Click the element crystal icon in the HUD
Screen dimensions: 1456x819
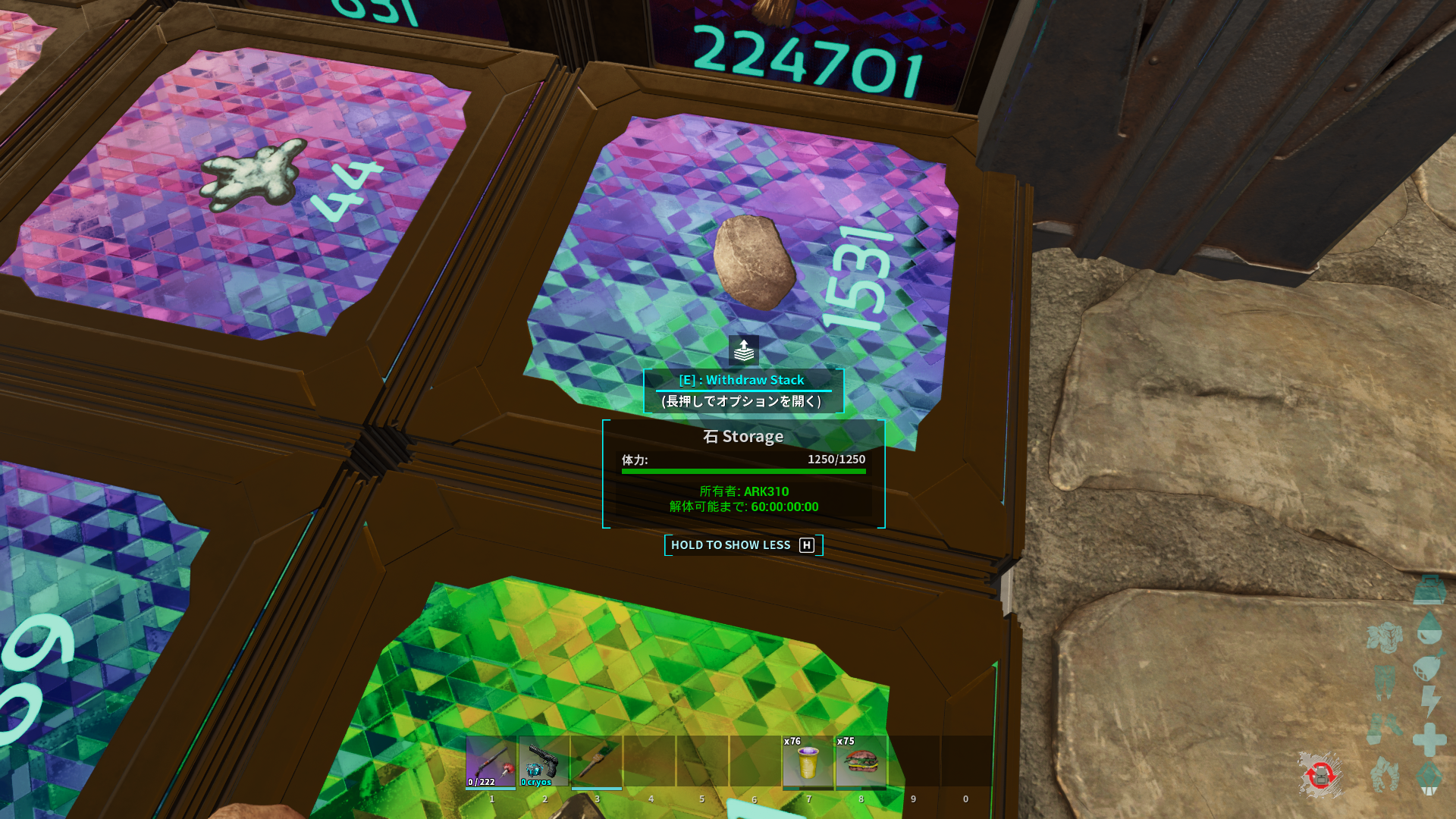(x=1430, y=779)
